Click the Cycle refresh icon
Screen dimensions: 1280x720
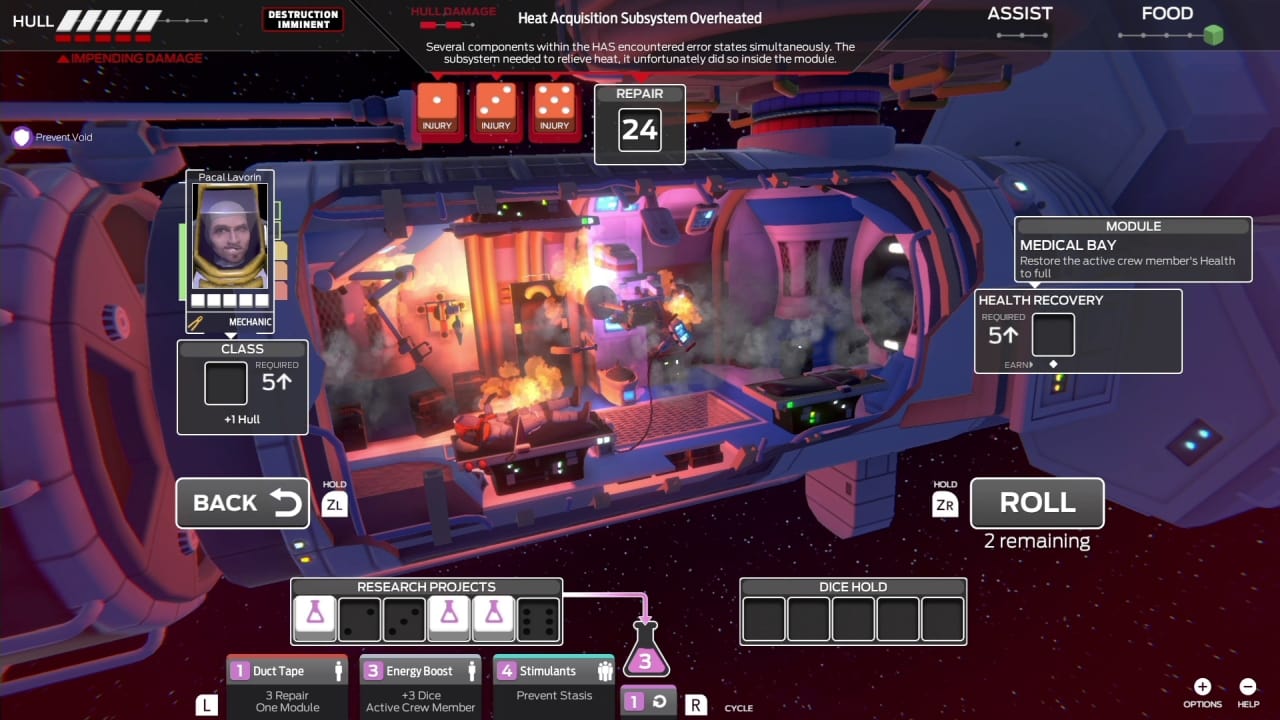click(660, 700)
